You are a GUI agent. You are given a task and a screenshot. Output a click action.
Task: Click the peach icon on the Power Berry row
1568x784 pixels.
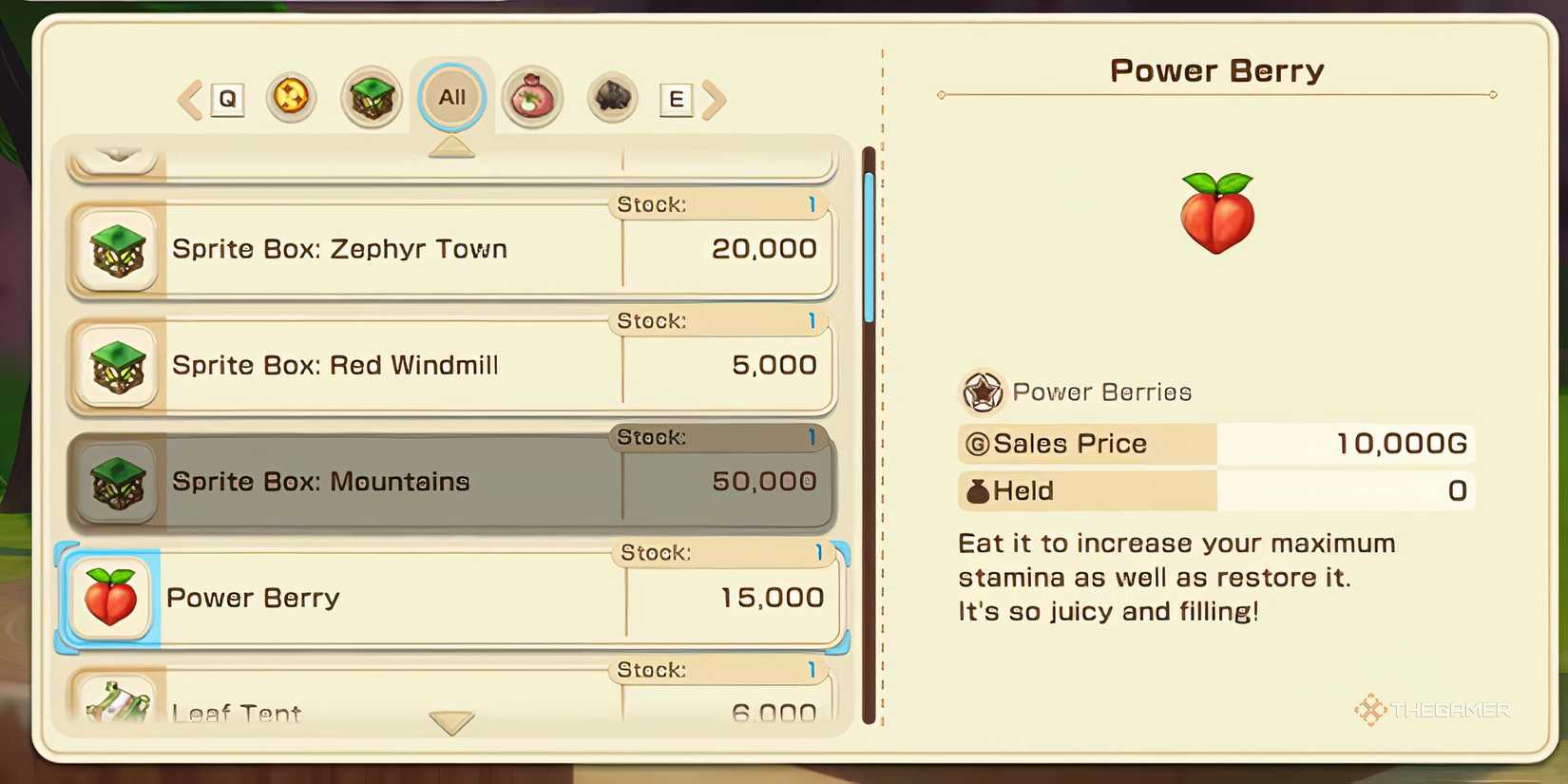pos(110,598)
